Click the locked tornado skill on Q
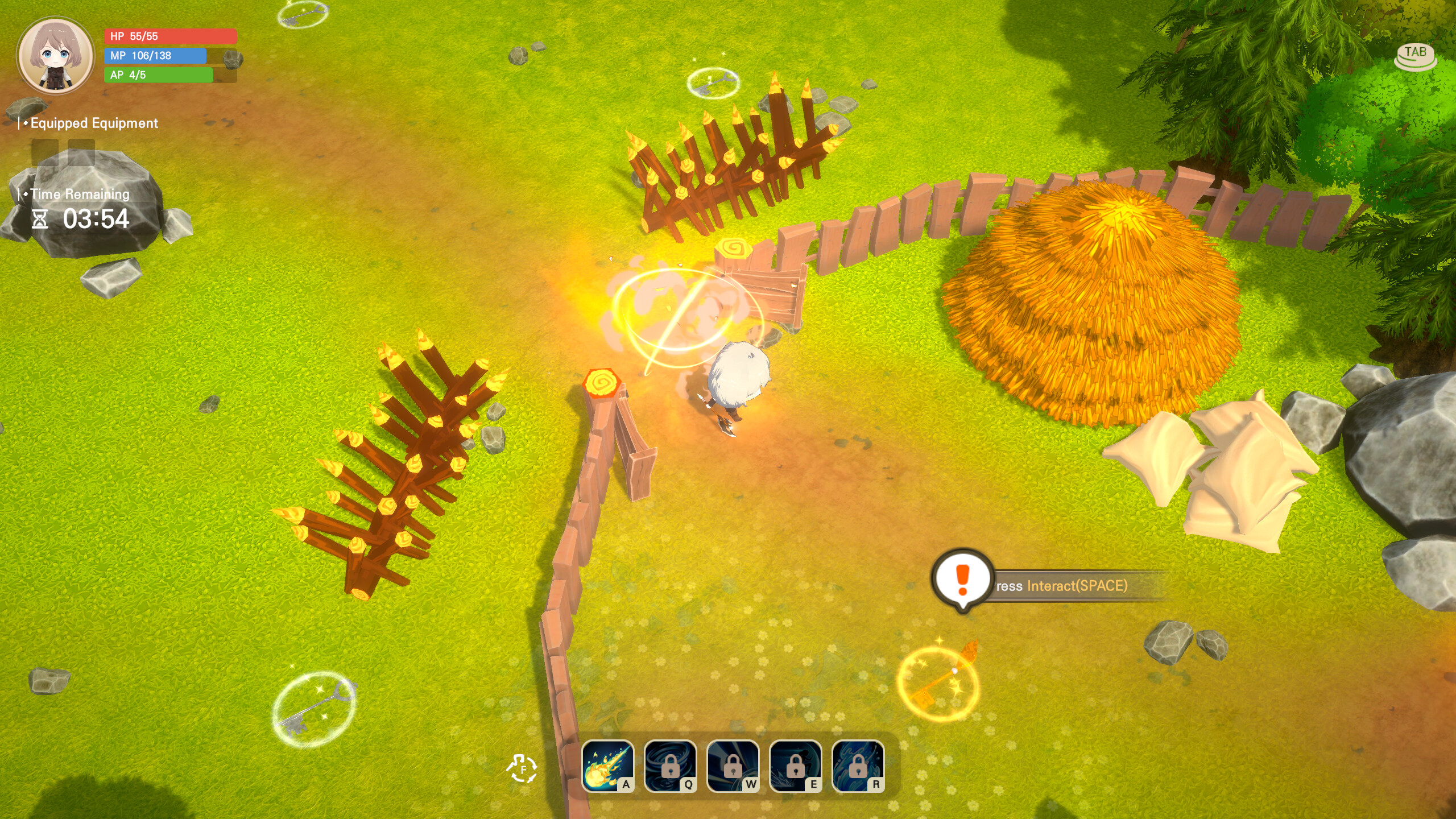The height and width of the screenshot is (819, 1456). [670, 765]
